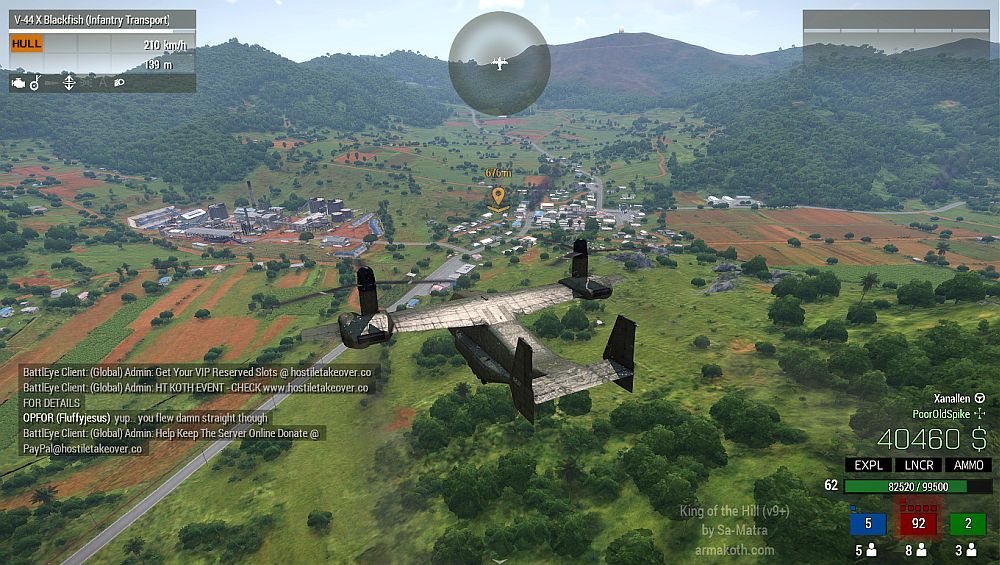
Task: Select the blue team score box
Action: [868, 524]
